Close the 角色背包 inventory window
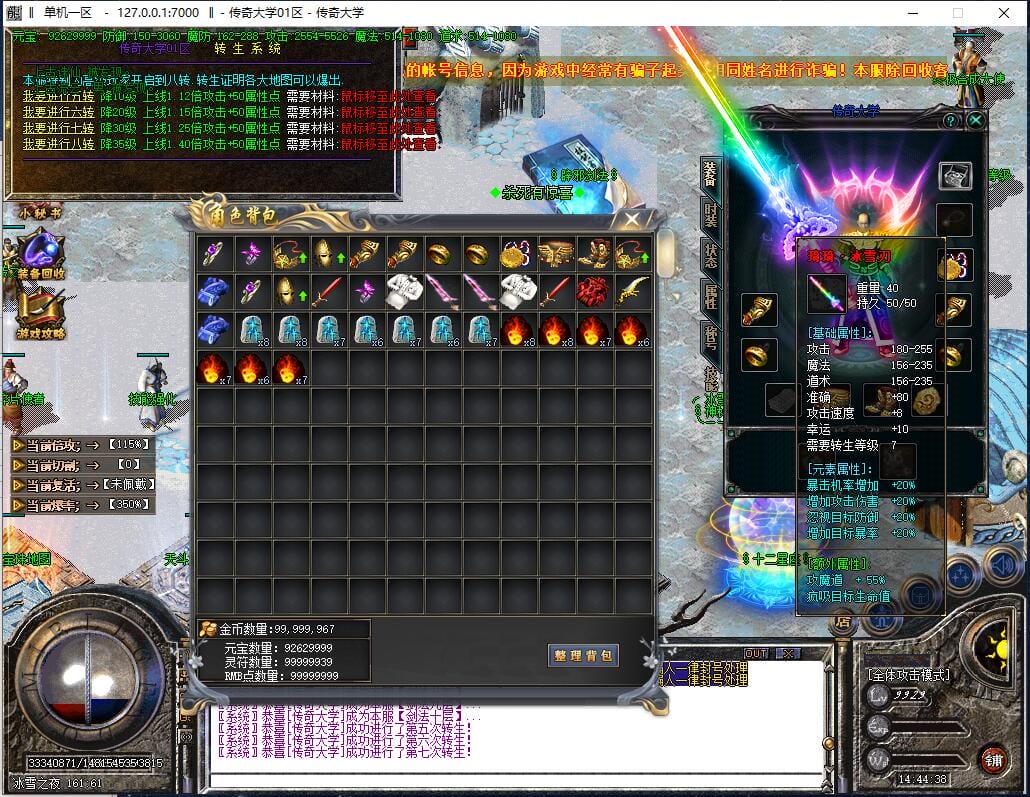The height and width of the screenshot is (797, 1030). coord(632,218)
